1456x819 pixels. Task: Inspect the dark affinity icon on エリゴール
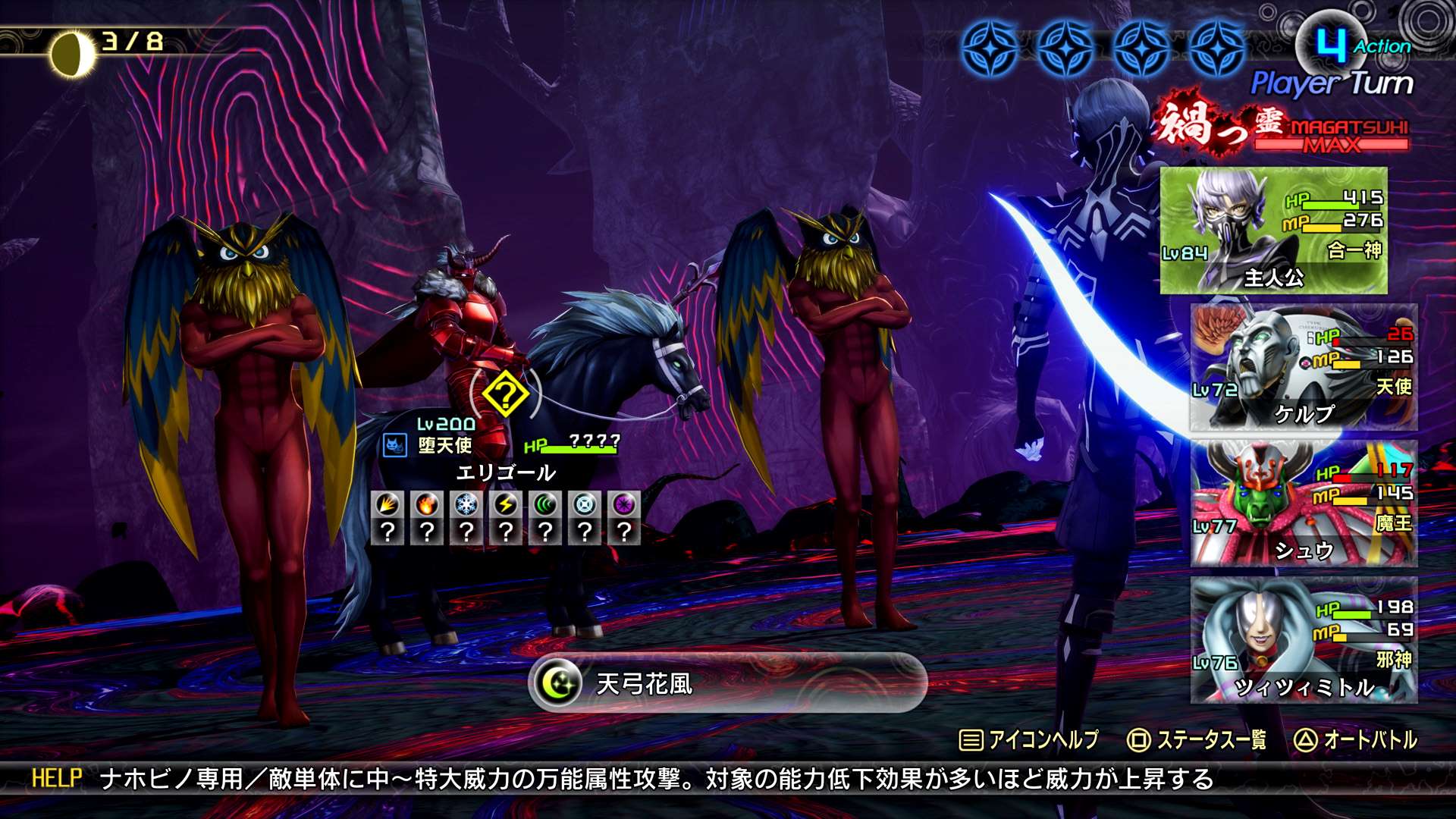pyautogui.click(x=624, y=504)
